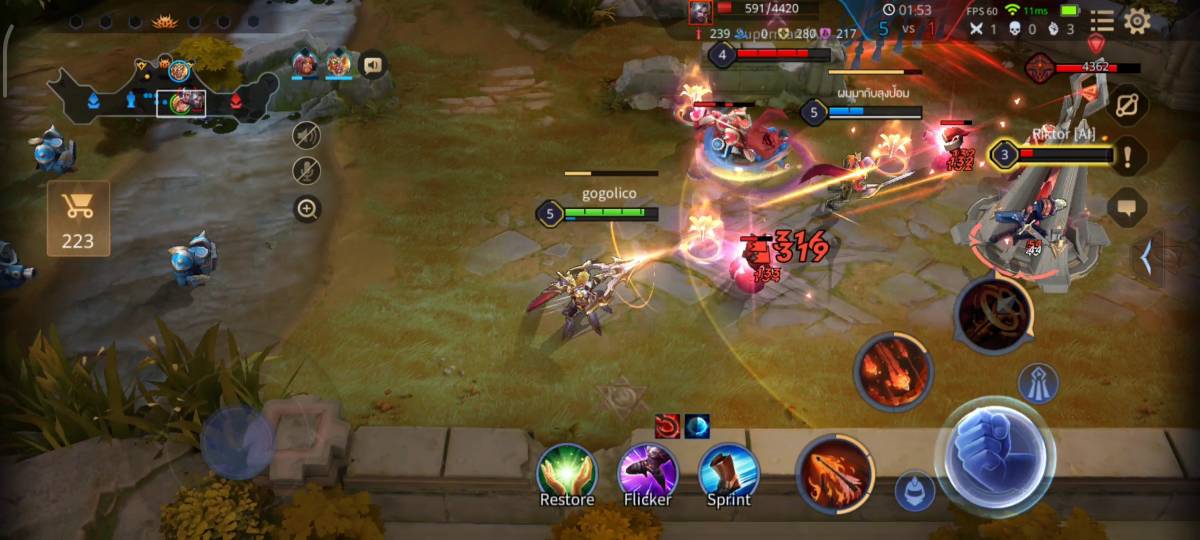Target minions with the small blue minion button
Image resolution: width=1200 pixels, height=540 pixels.
914,491
